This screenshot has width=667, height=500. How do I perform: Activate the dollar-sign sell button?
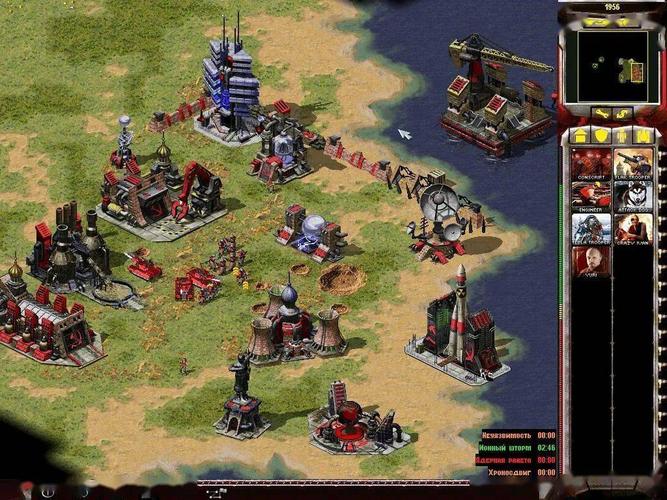click(x=623, y=114)
